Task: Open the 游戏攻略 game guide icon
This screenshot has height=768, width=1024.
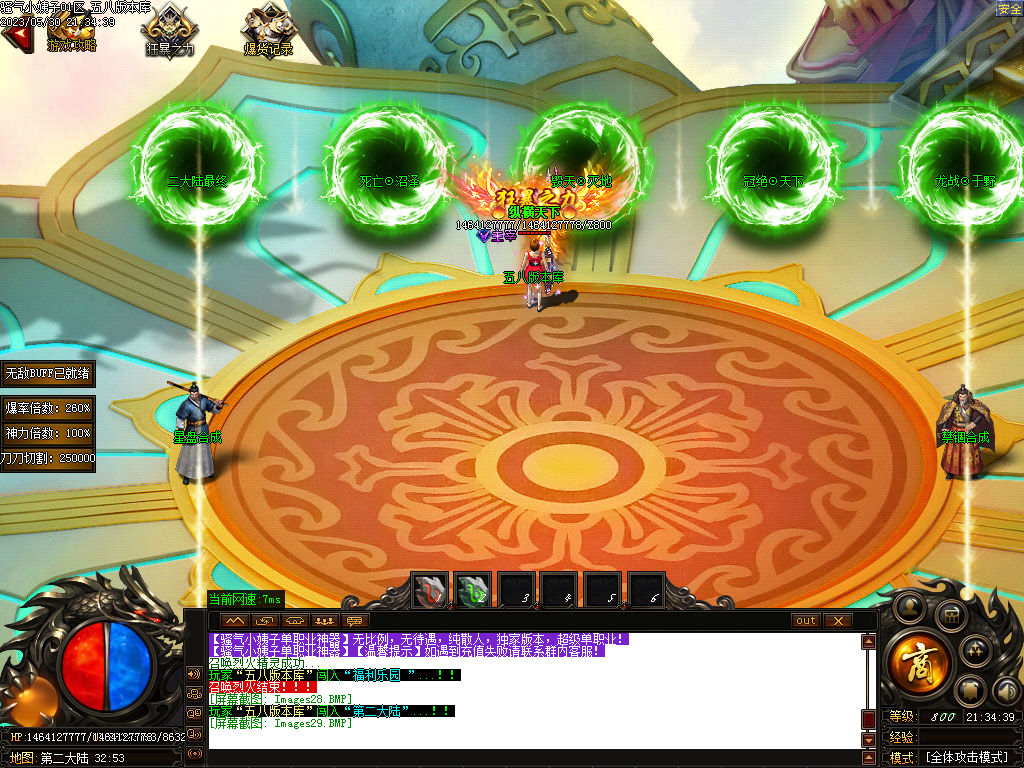Action: pos(70,30)
